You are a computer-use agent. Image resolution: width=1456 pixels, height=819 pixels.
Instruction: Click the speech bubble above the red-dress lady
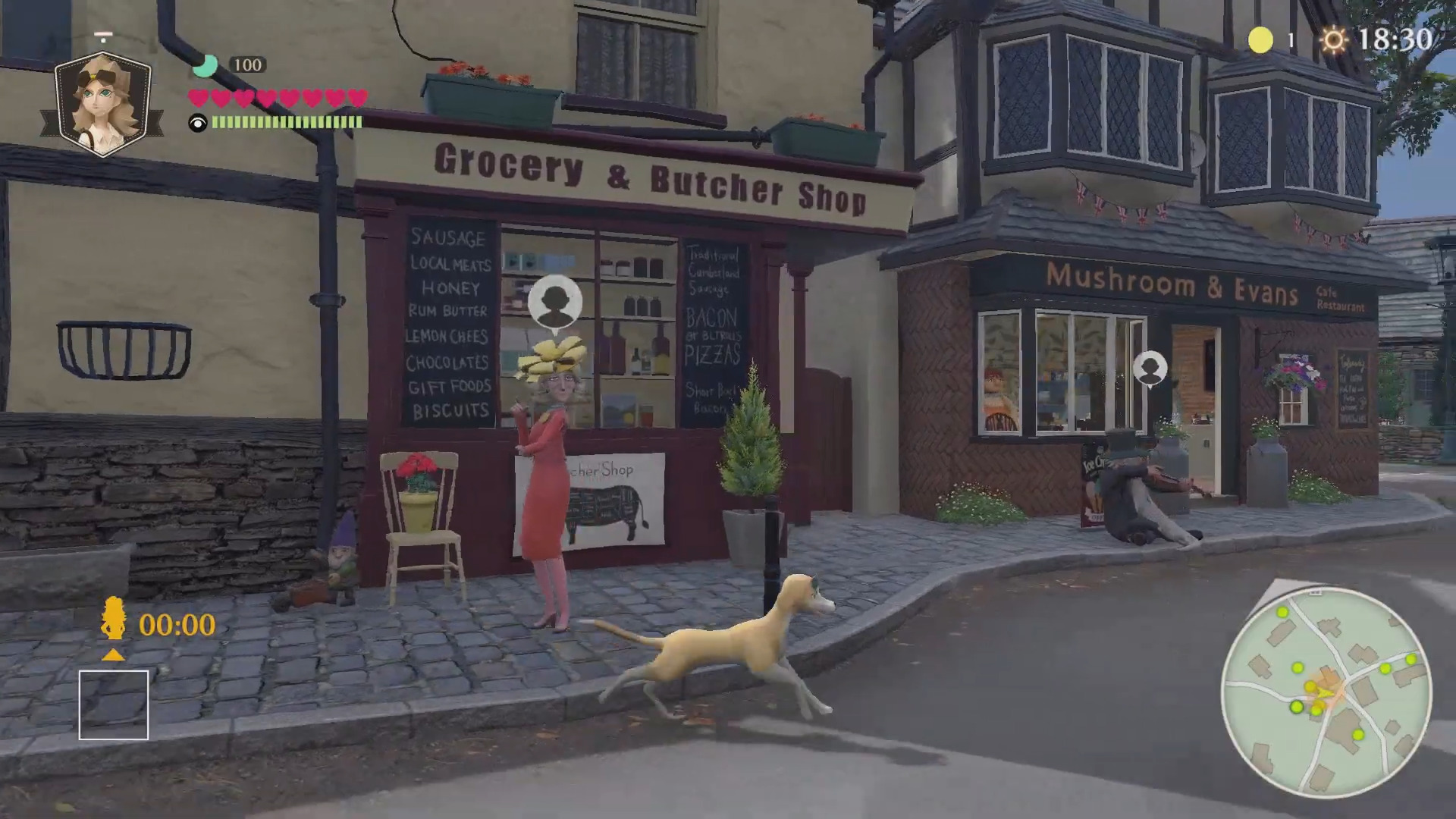point(555,302)
